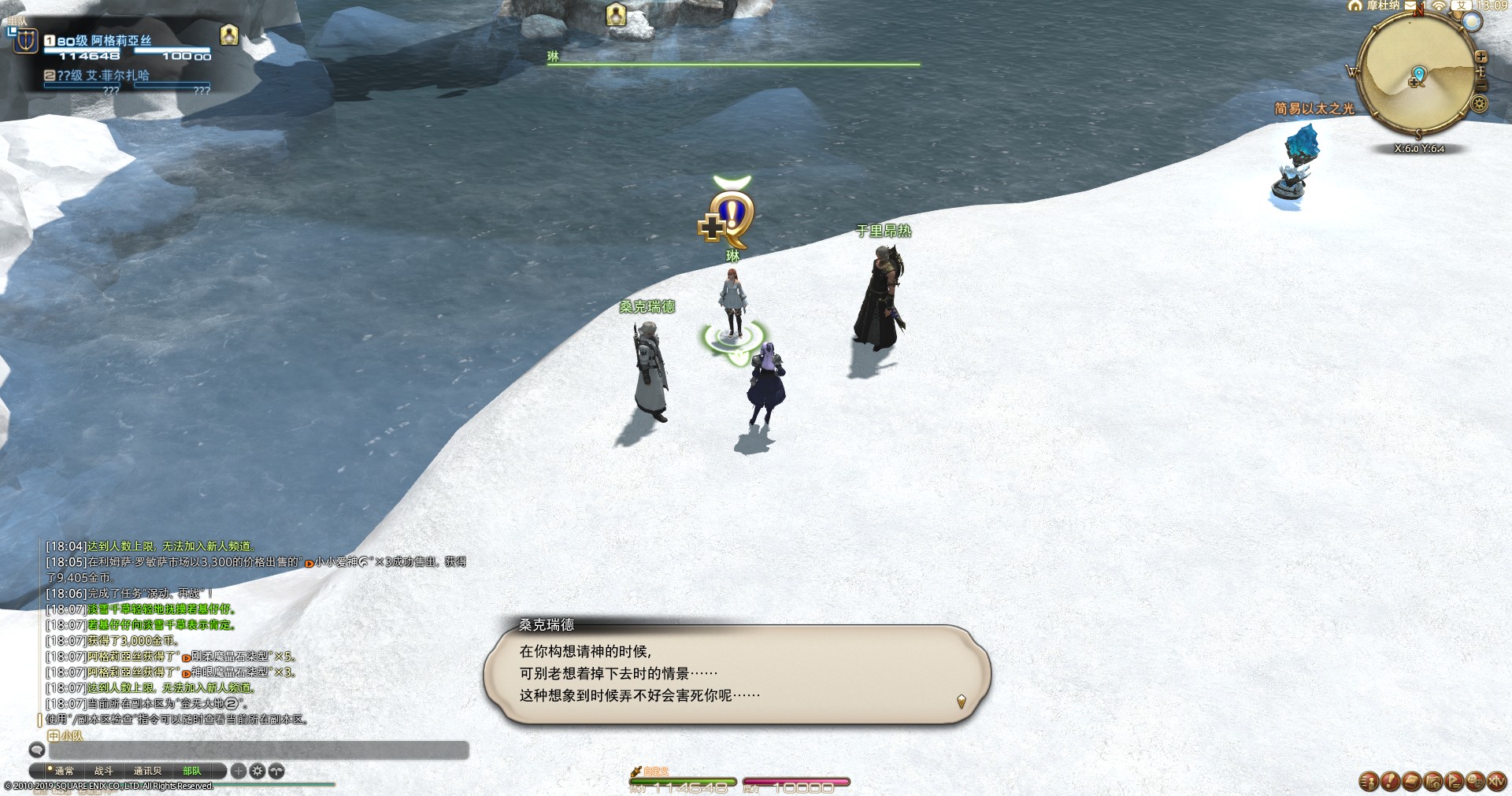Open the character menu icon
Screen dimensions: 1512x796
(1369, 782)
